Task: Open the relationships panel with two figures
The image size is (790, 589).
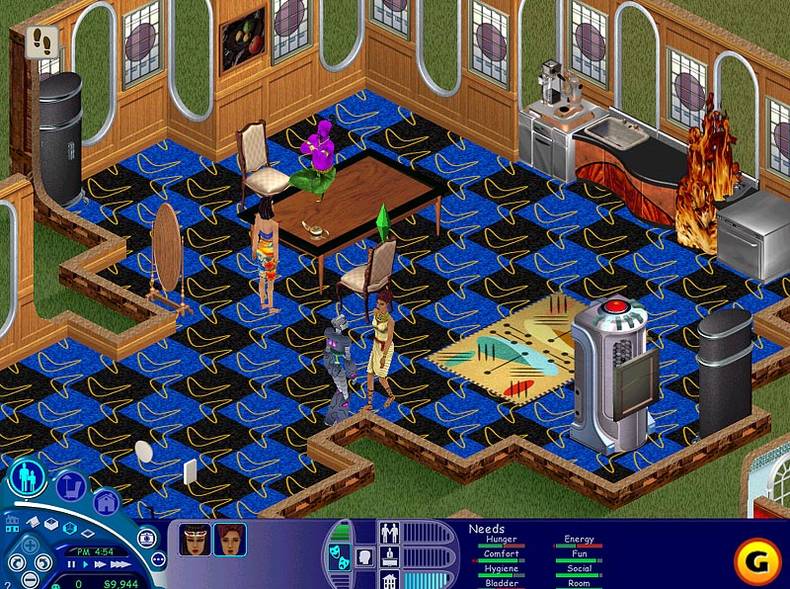Action: point(390,533)
